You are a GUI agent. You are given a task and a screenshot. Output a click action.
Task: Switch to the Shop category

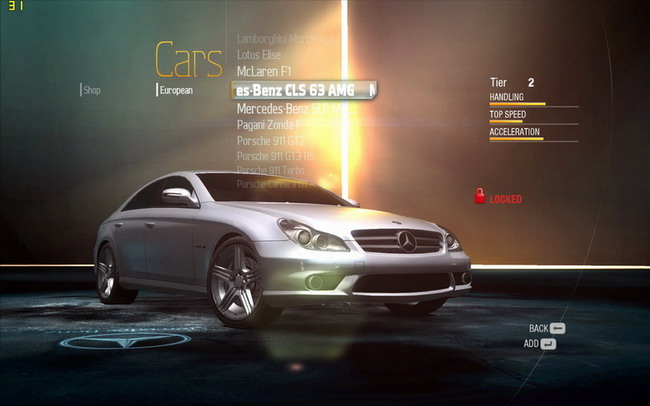click(x=92, y=90)
